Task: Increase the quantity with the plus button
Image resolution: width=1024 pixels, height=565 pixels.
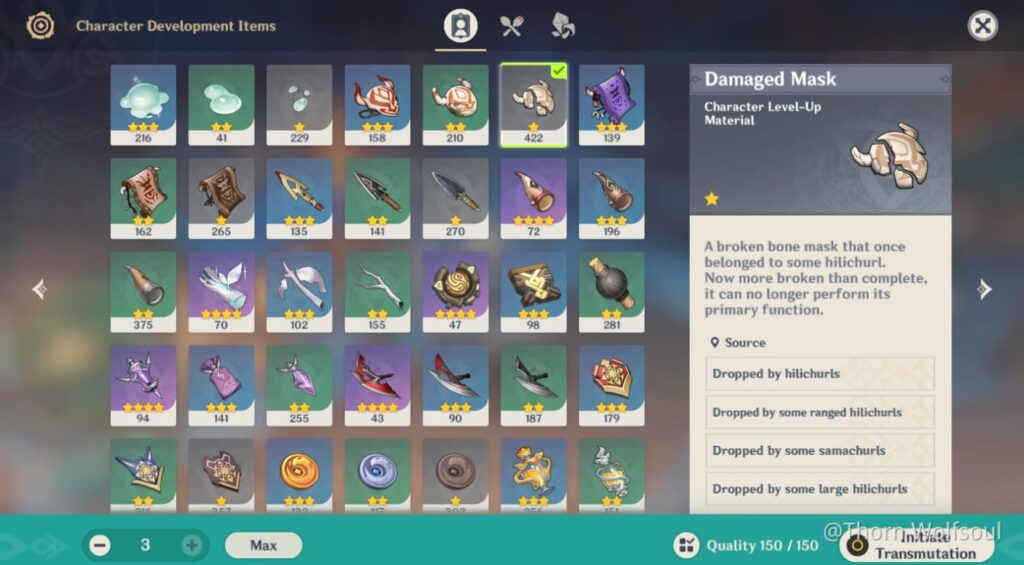Action: 191,545
